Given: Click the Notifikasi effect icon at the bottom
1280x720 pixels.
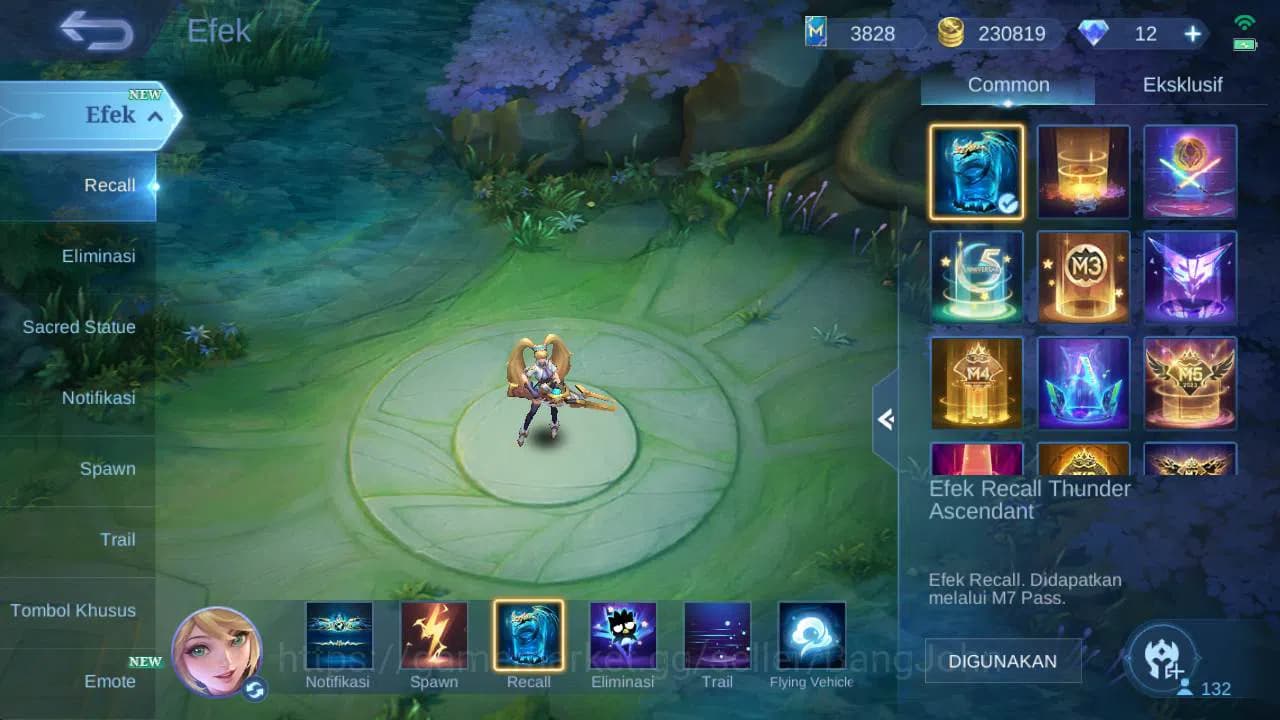Looking at the screenshot, I should pyautogui.click(x=340, y=633).
